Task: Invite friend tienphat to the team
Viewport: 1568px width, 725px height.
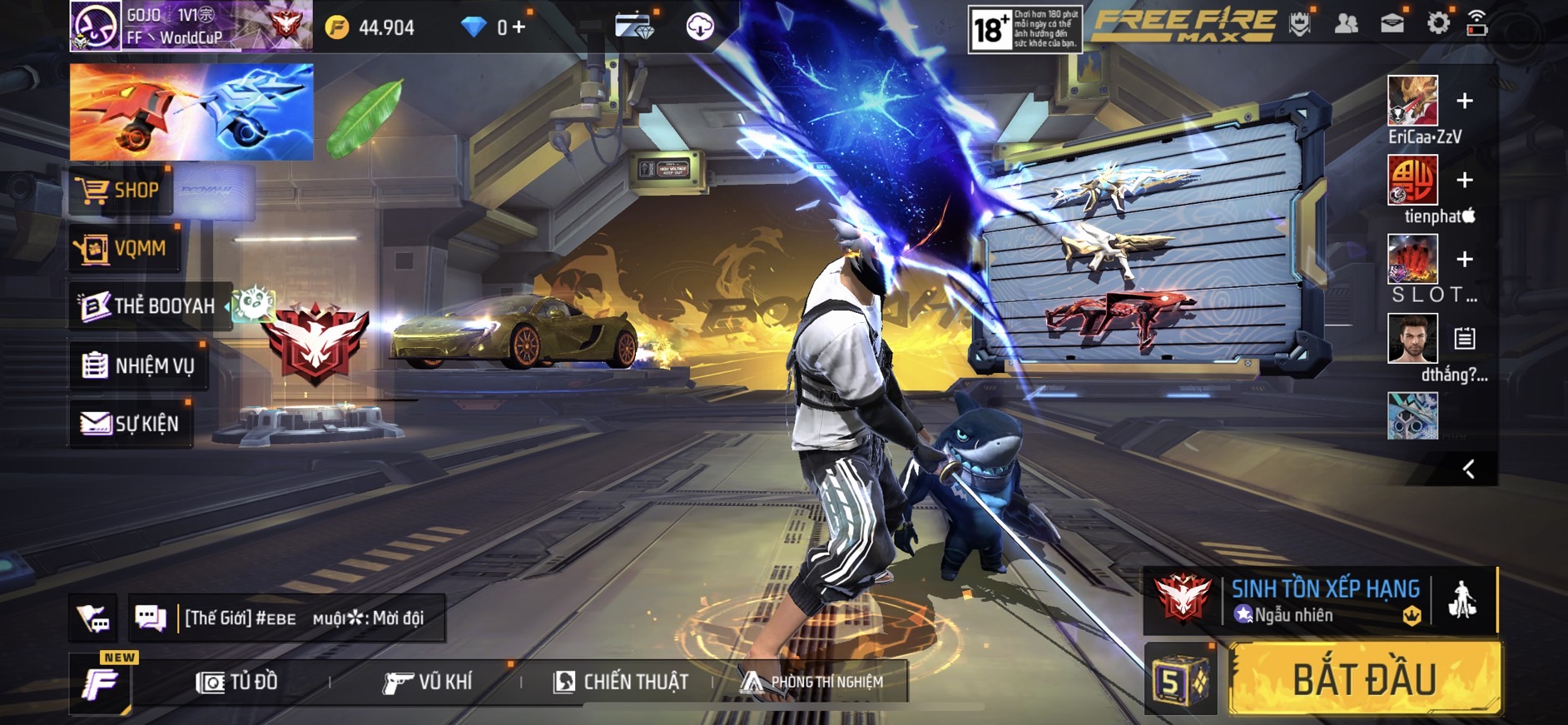Action: pos(1464,180)
